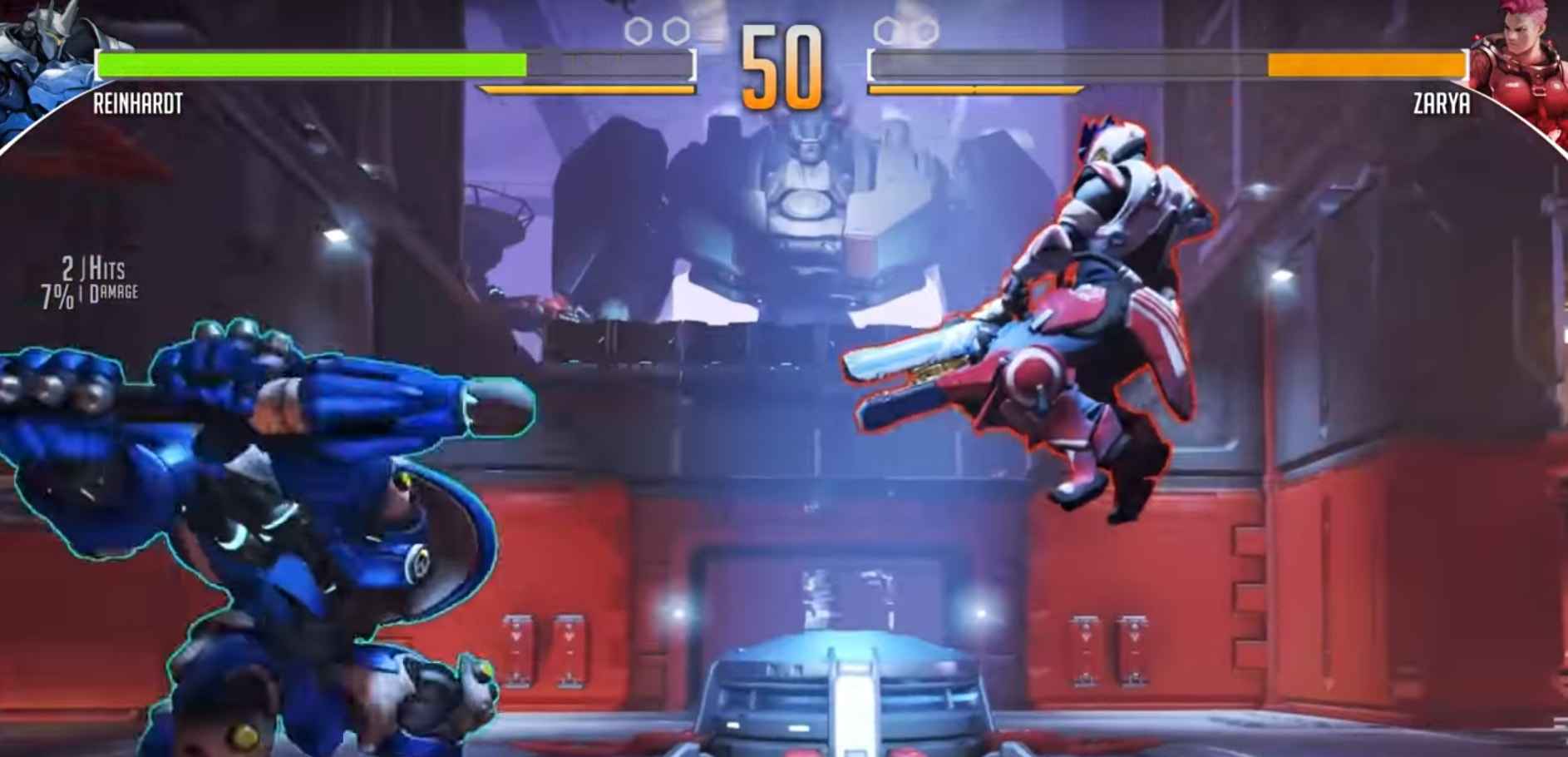Click the second hexagon above Reinhardt's bar
Viewport: 1568px width, 757px height.
pos(673,29)
